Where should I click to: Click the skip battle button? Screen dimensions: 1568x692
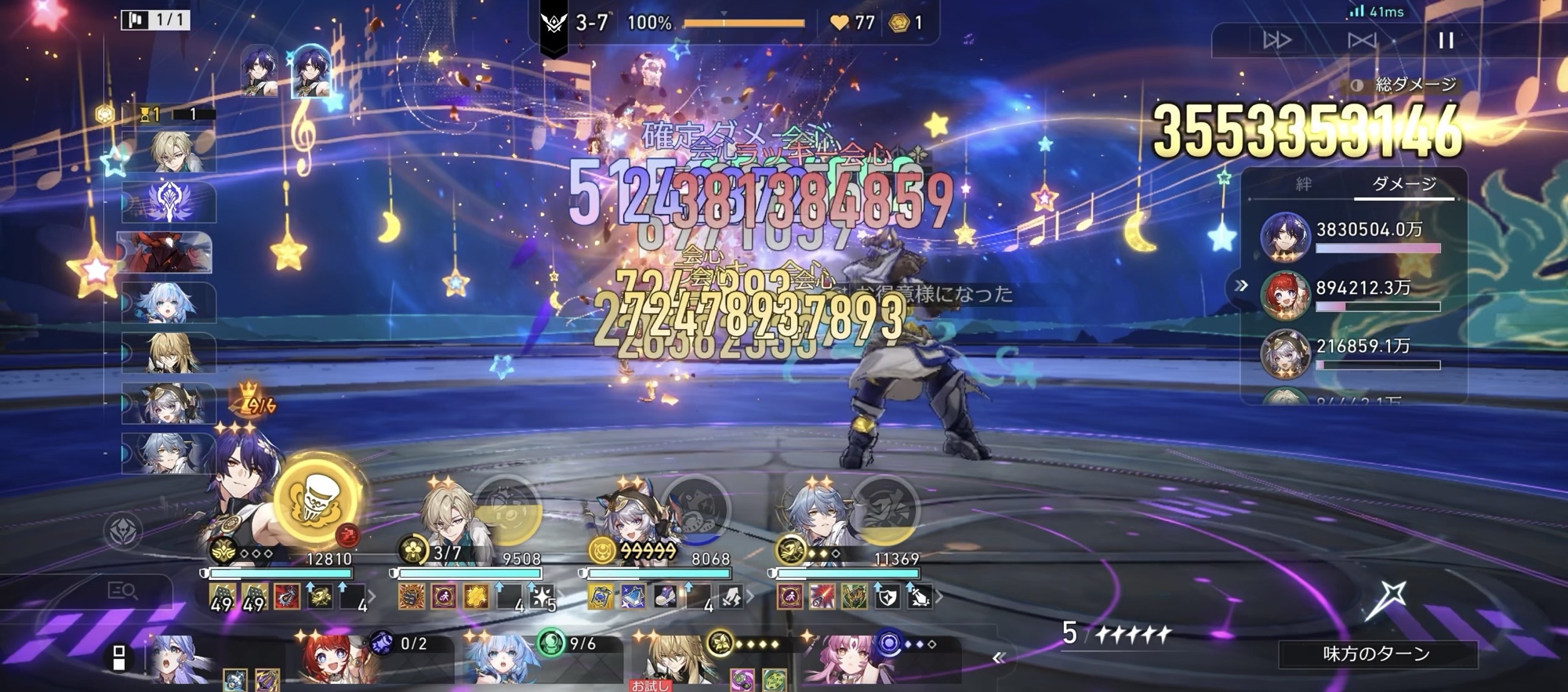click(1362, 40)
